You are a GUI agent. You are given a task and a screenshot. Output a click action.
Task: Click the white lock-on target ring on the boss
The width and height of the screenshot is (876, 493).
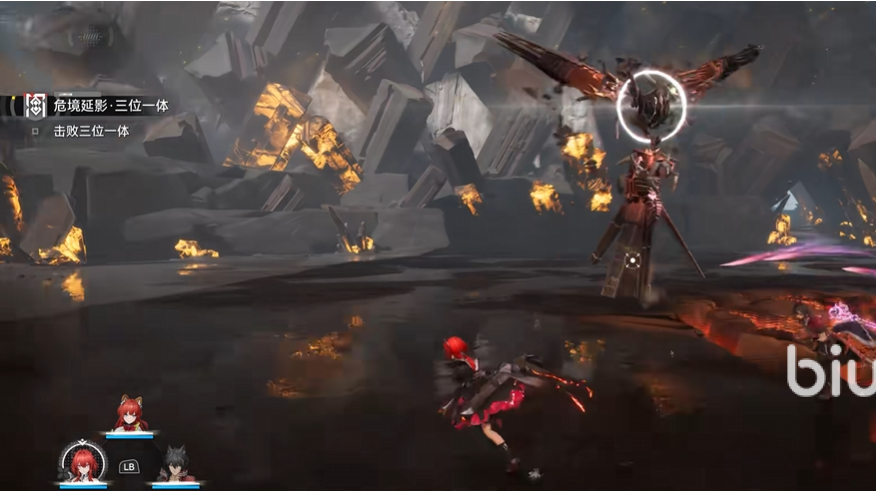[x=651, y=105]
